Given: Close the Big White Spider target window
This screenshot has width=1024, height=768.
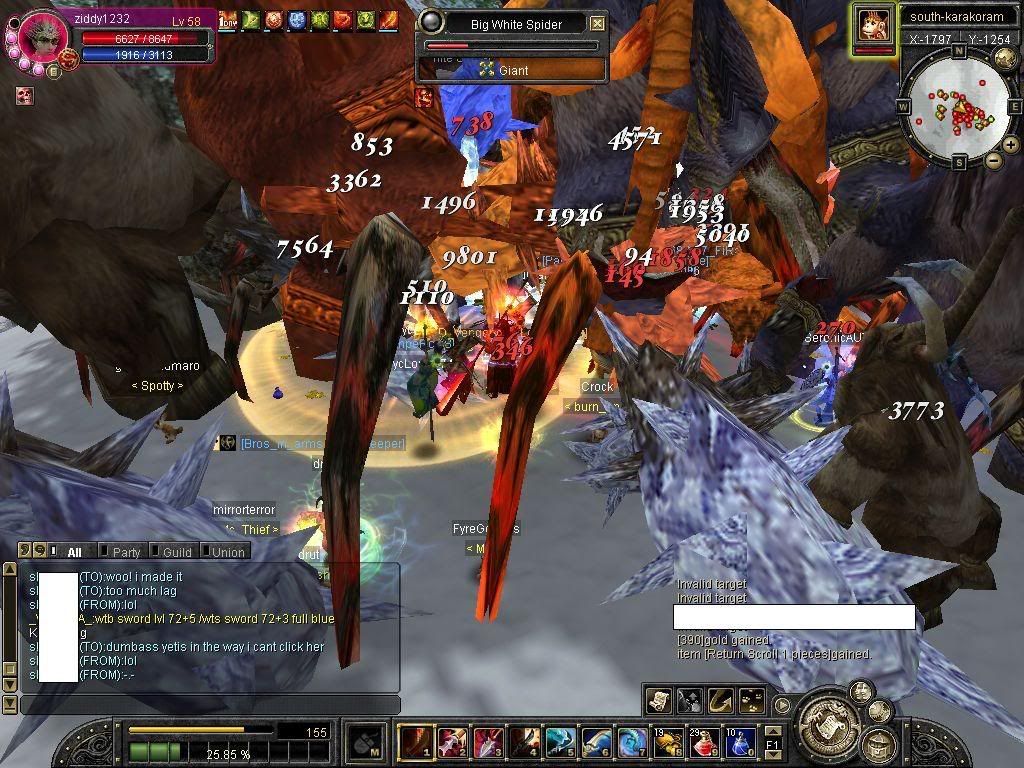Looking at the screenshot, I should [x=597, y=23].
